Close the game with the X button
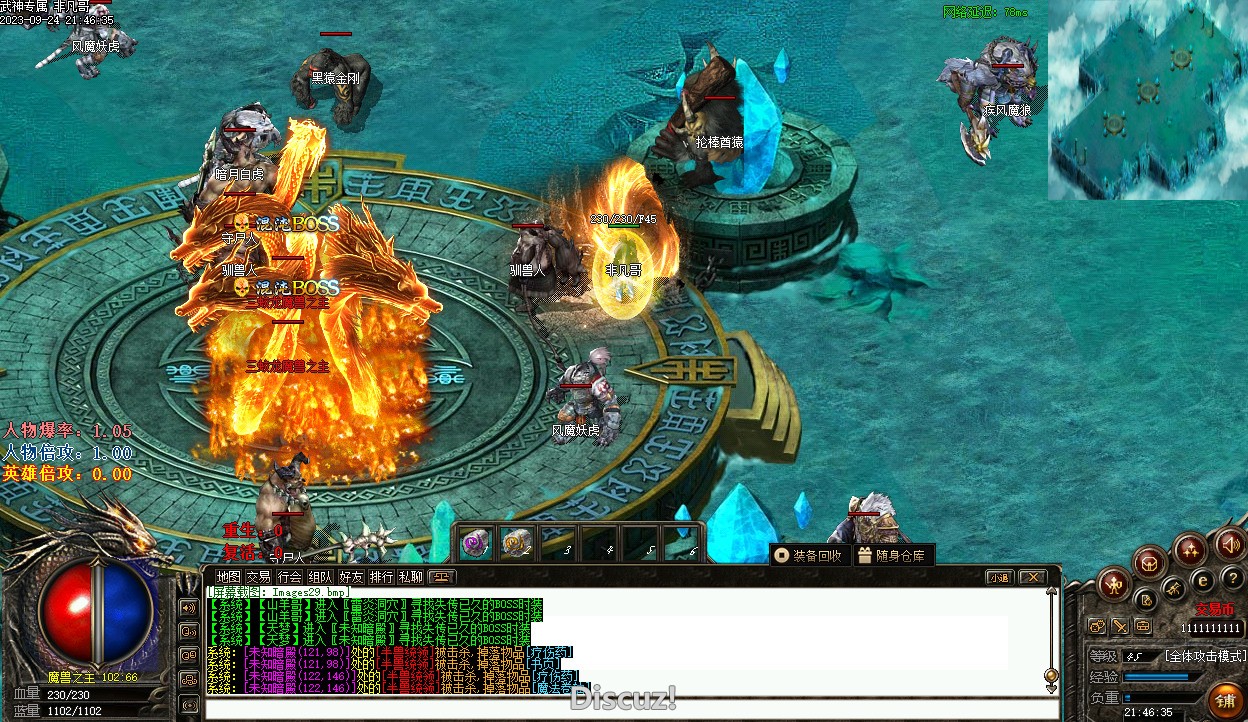 pos(1032,577)
